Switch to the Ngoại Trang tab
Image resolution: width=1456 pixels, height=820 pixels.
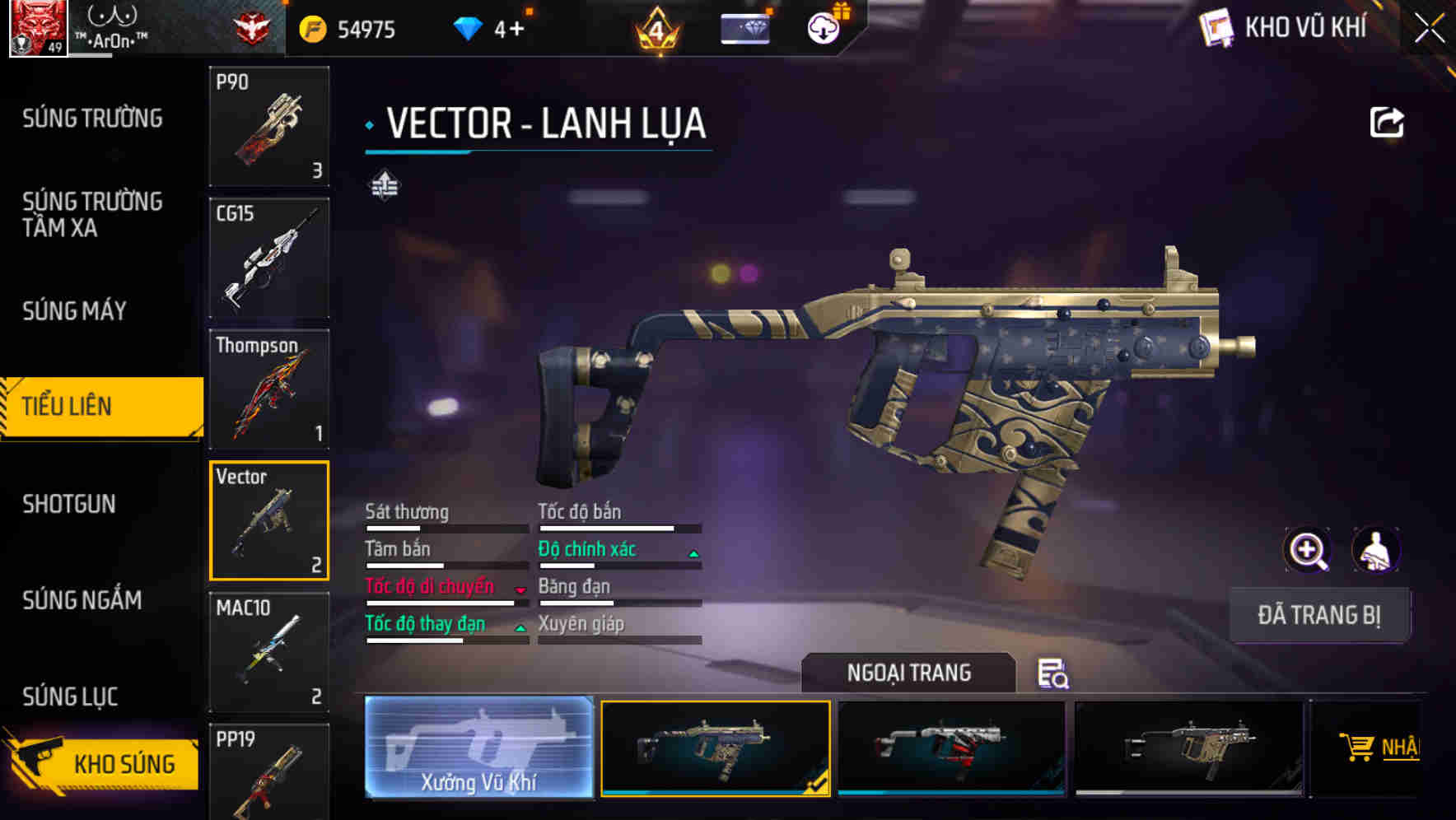pos(908,673)
